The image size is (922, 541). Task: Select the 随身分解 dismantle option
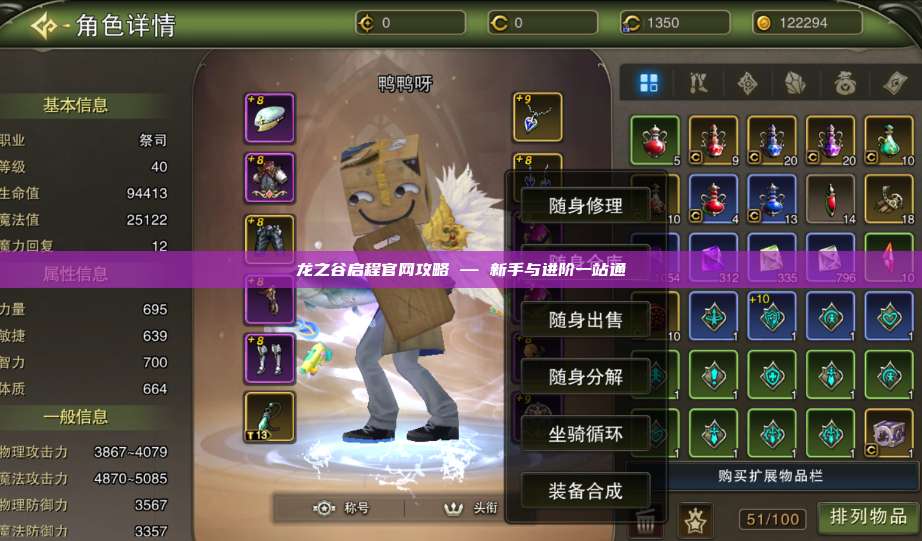(x=585, y=377)
